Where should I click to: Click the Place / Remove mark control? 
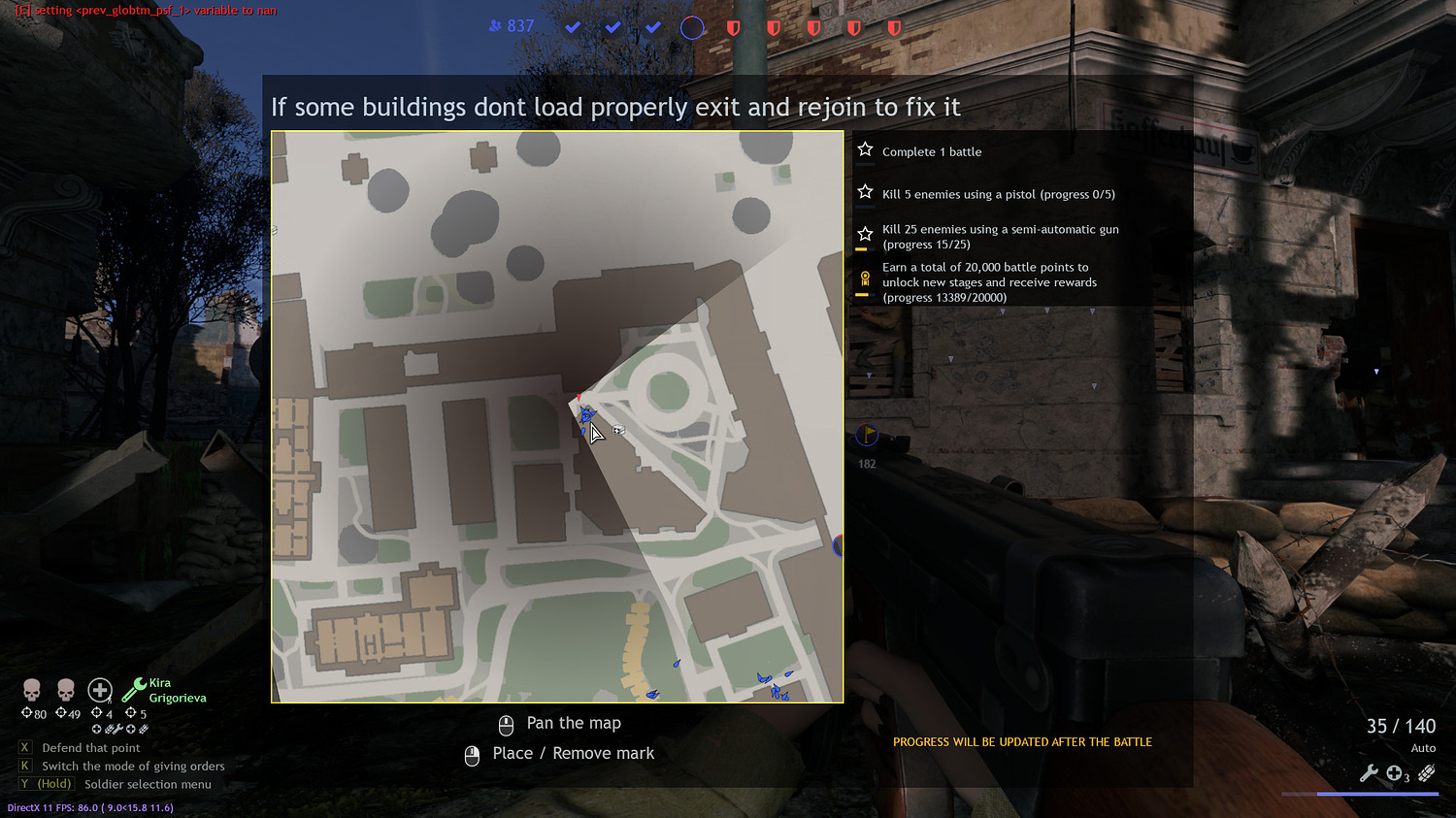[x=574, y=753]
